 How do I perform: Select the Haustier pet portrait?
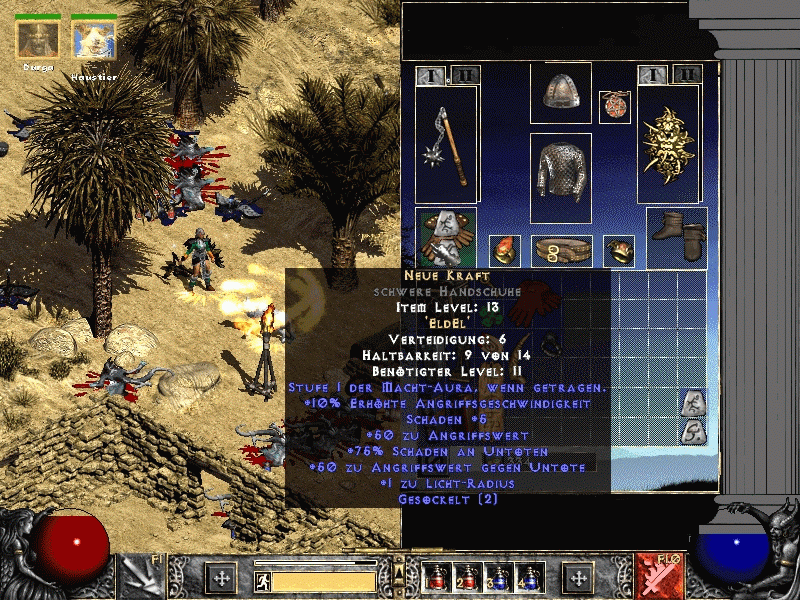94,39
